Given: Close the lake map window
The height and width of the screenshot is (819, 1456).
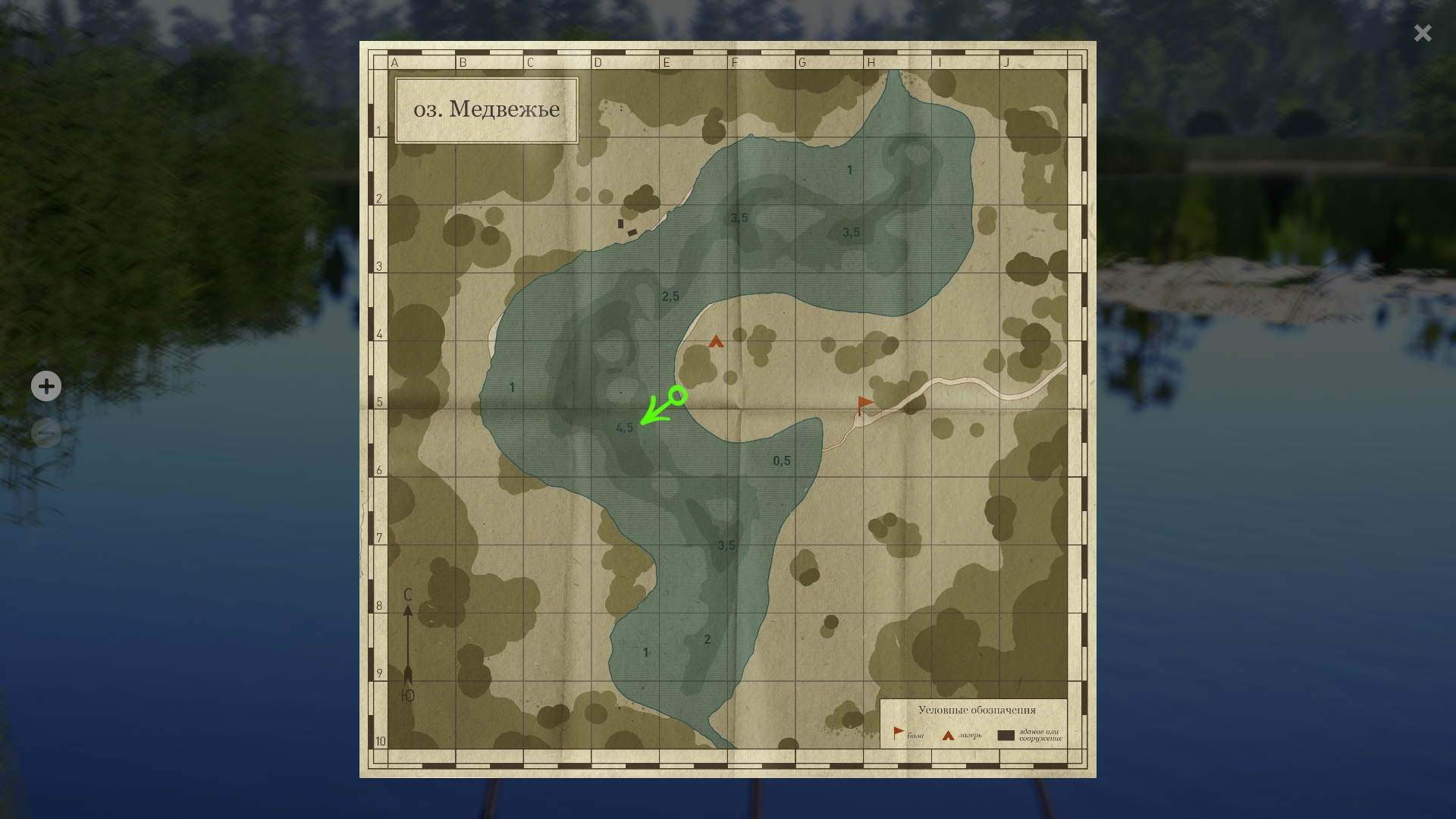Looking at the screenshot, I should tap(1422, 33).
